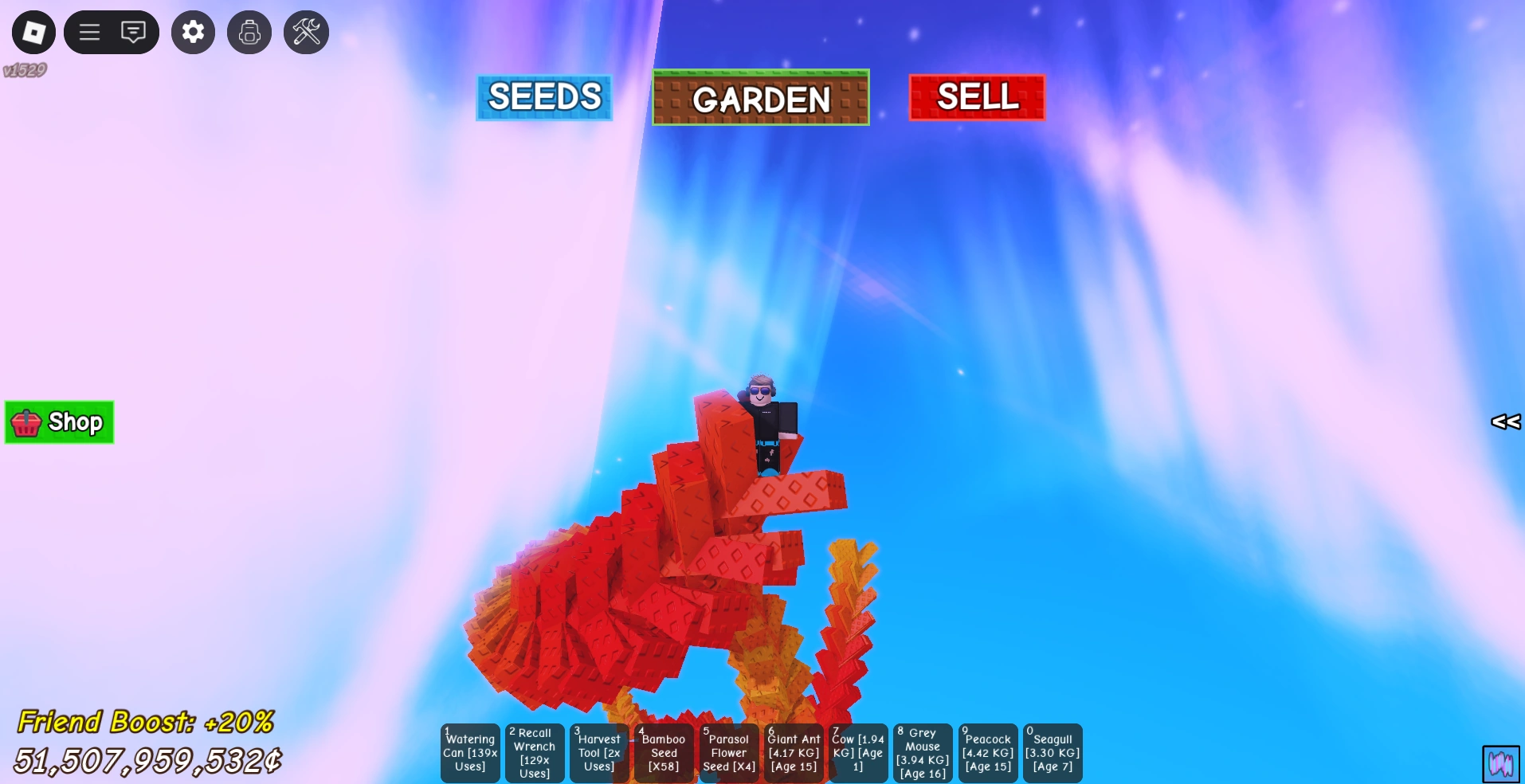This screenshot has width=1525, height=784.
Task: Select the Bamboo Seed
Action: 664,752
